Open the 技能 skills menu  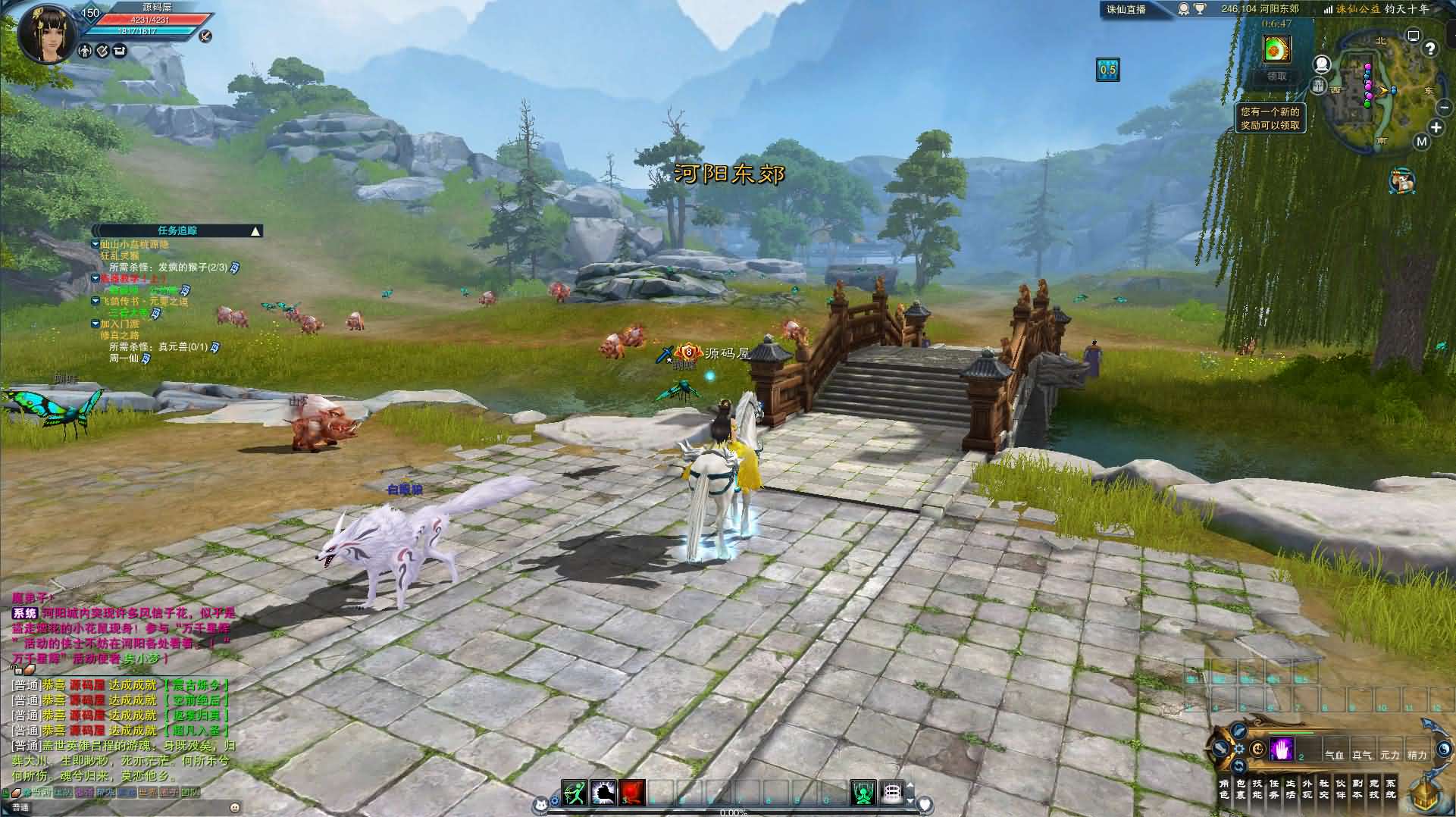(1257, 789)
